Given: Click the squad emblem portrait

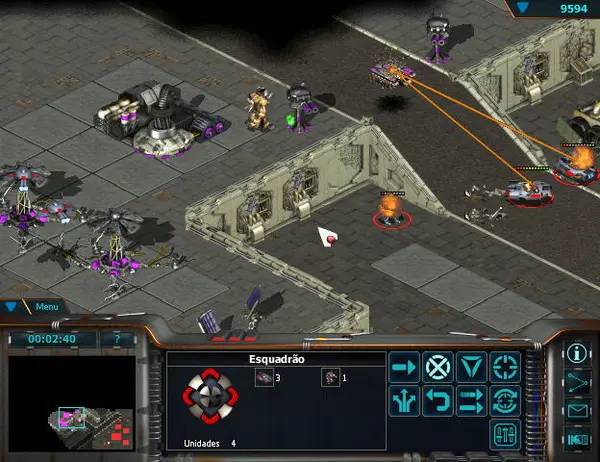Looking at the screenshot, I should tap(211, 397).
